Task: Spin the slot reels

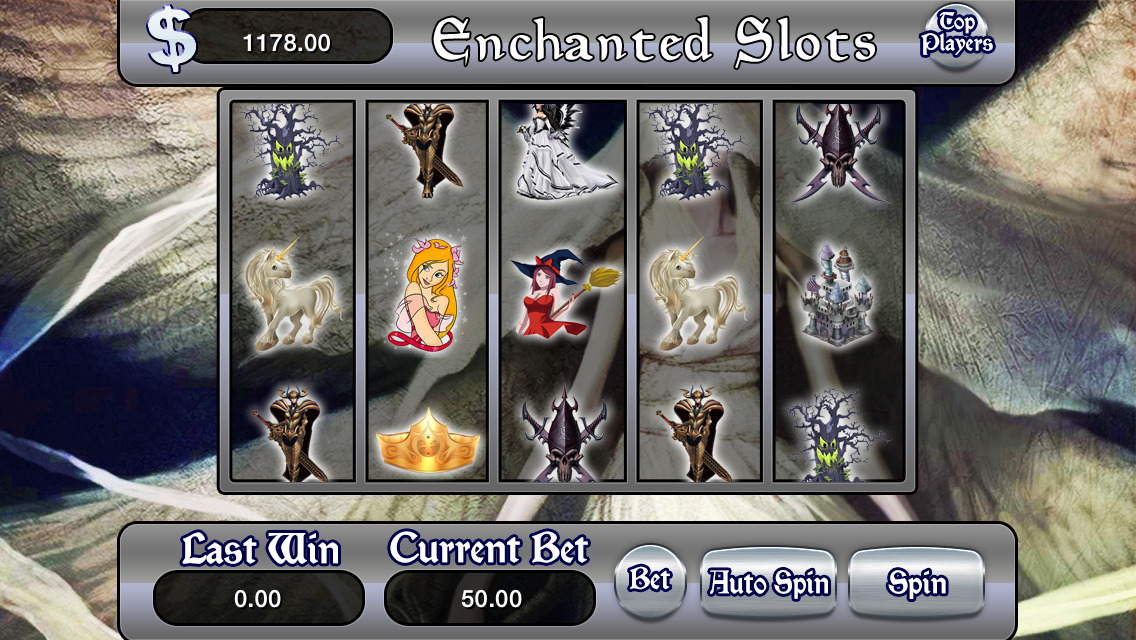Action: click(916, 583)
